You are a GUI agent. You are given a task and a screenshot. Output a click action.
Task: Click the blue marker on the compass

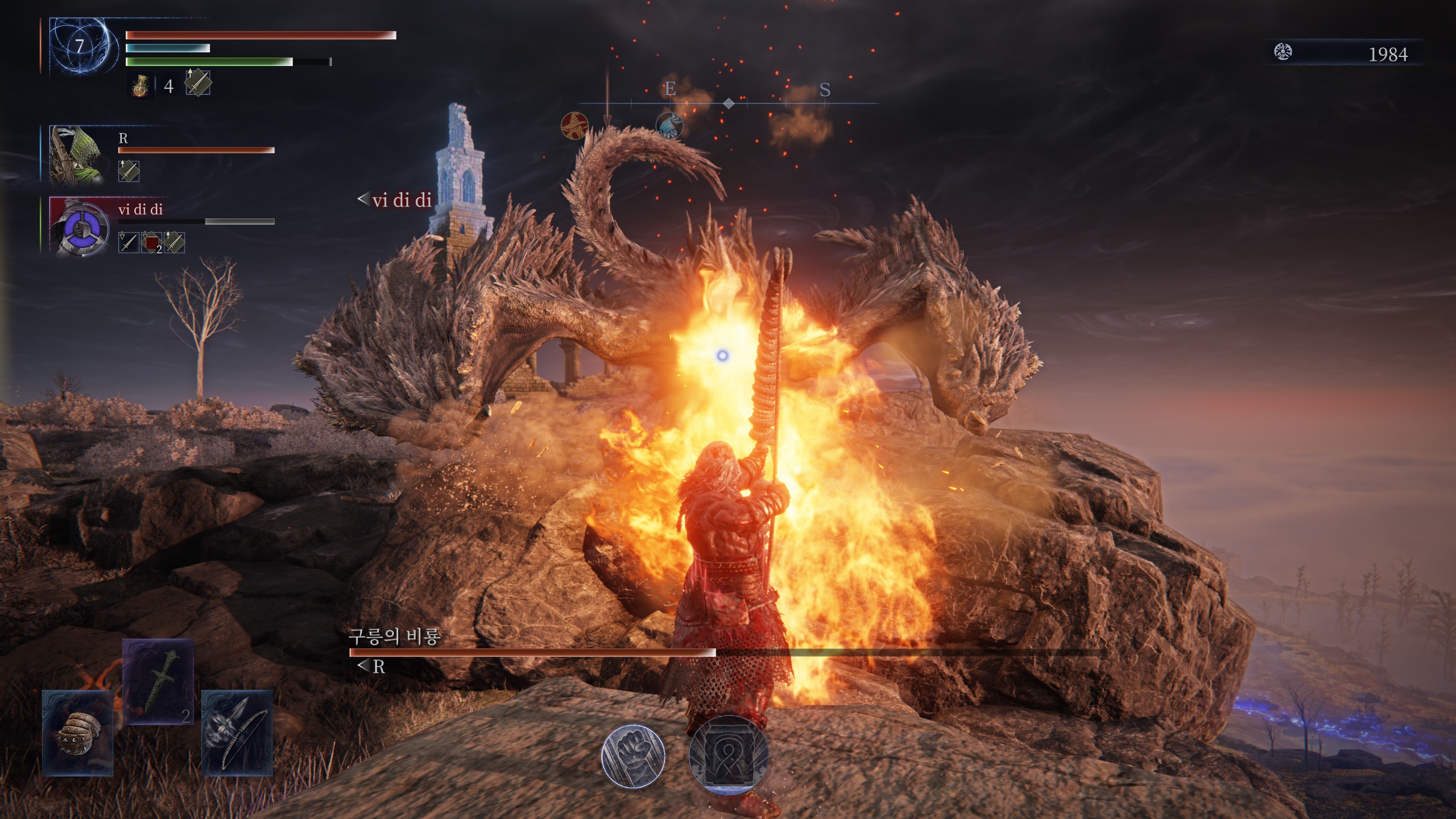pyautogui.click(x=669, y=125)
